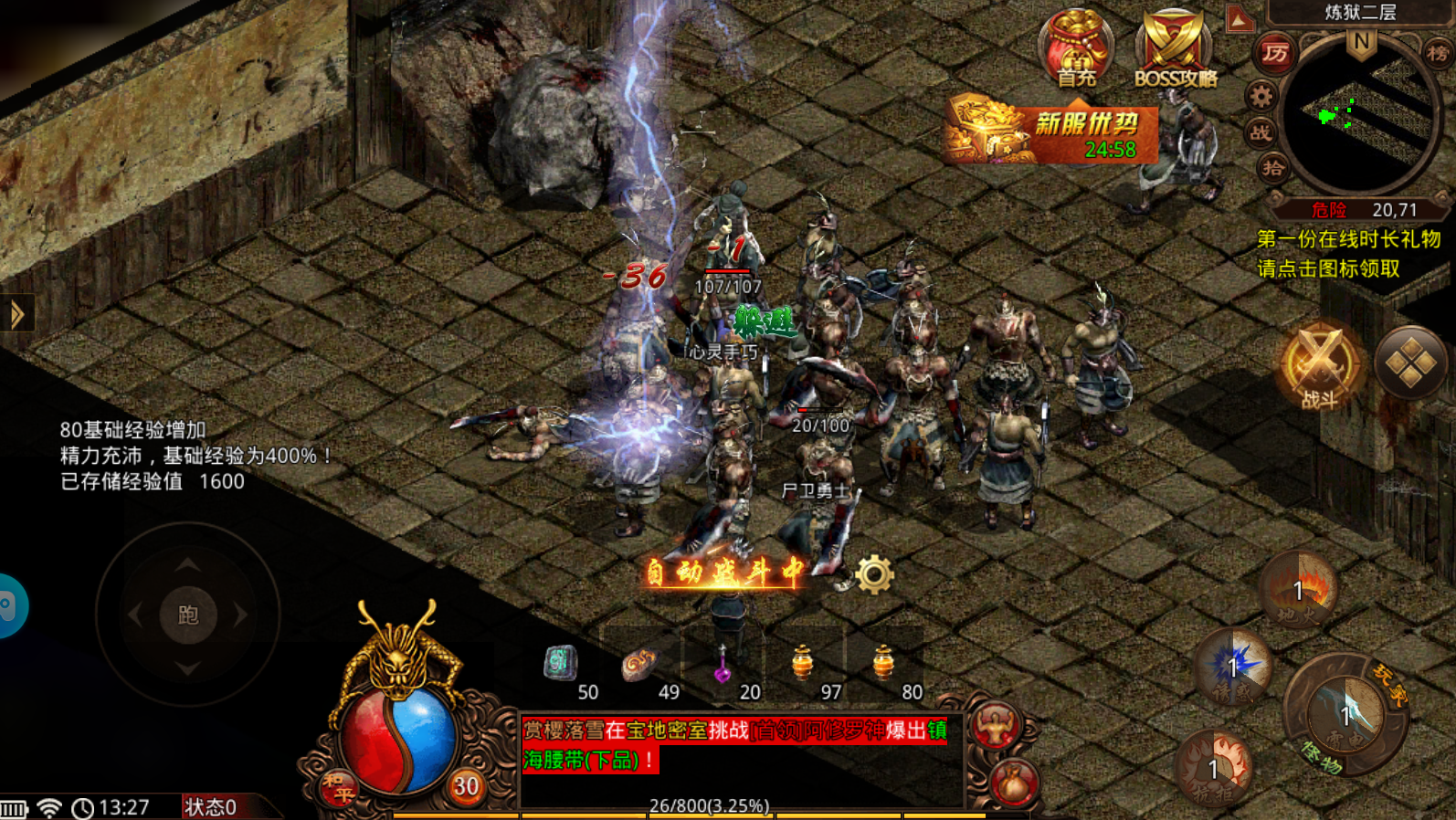
Task: Open the four-diamond menu button
Action: click(1409, 363)
